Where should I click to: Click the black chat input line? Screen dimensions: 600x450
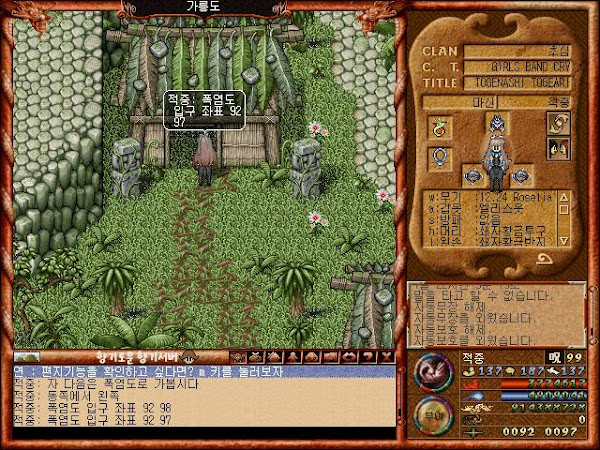point(200,434)
